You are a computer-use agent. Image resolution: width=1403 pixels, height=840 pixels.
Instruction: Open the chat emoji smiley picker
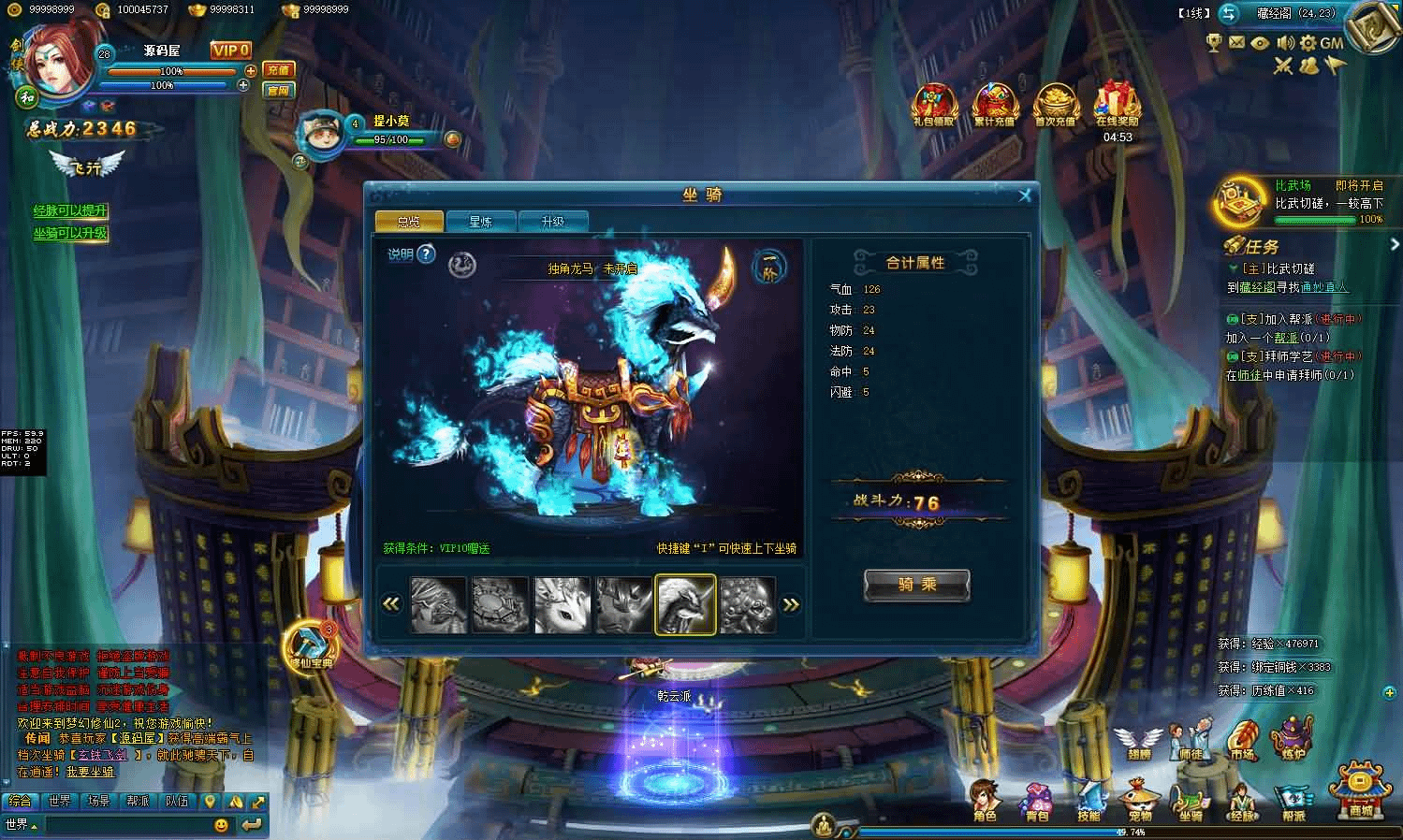coord(221,825)
